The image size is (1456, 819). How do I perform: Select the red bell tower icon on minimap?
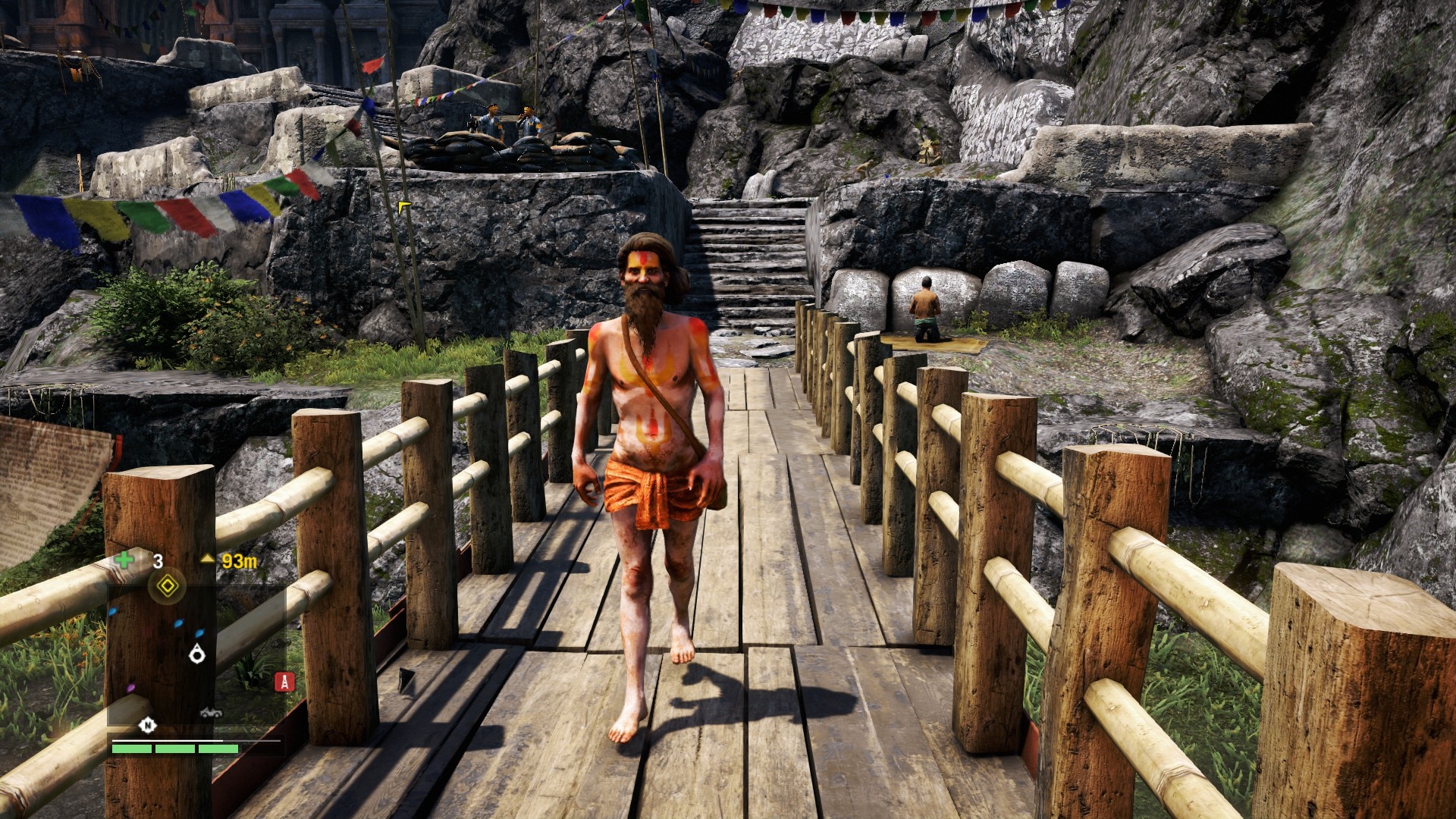pos(284,682)
